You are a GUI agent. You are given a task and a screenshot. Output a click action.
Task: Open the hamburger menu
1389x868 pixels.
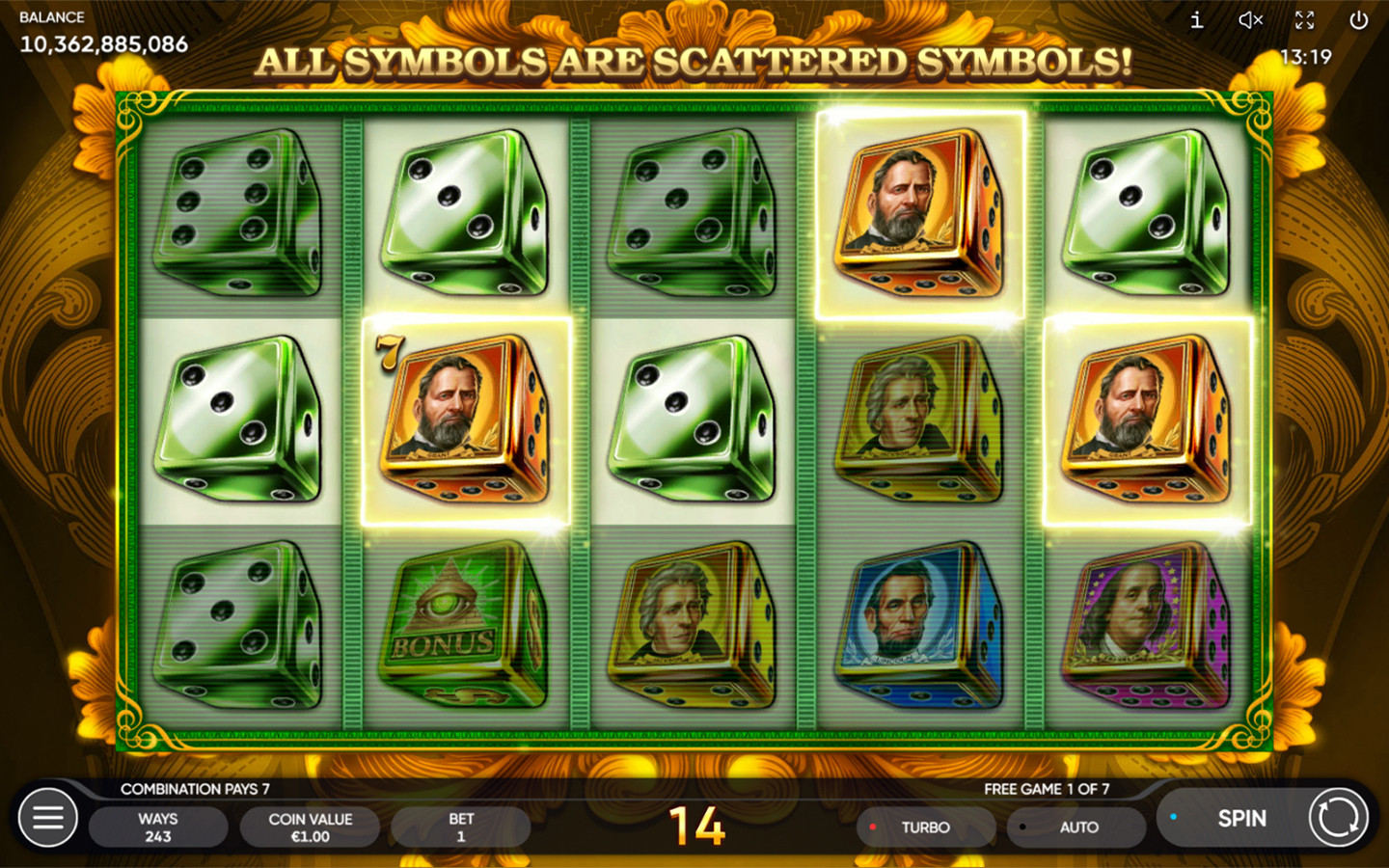tap(48, 818)
